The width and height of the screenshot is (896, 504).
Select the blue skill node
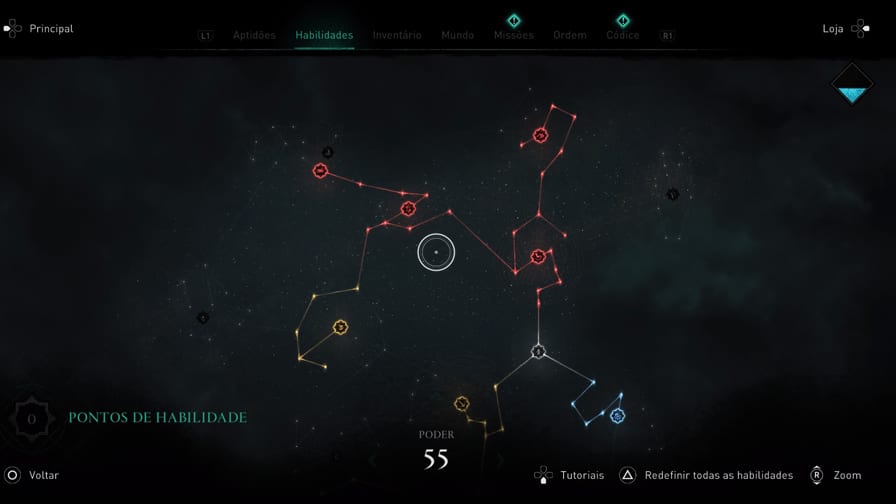617,415
